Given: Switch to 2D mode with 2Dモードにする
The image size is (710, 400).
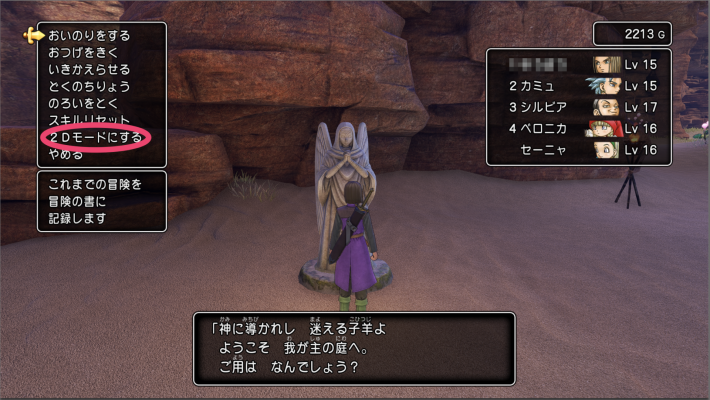Looking at the screenshot, I should 94,137.
